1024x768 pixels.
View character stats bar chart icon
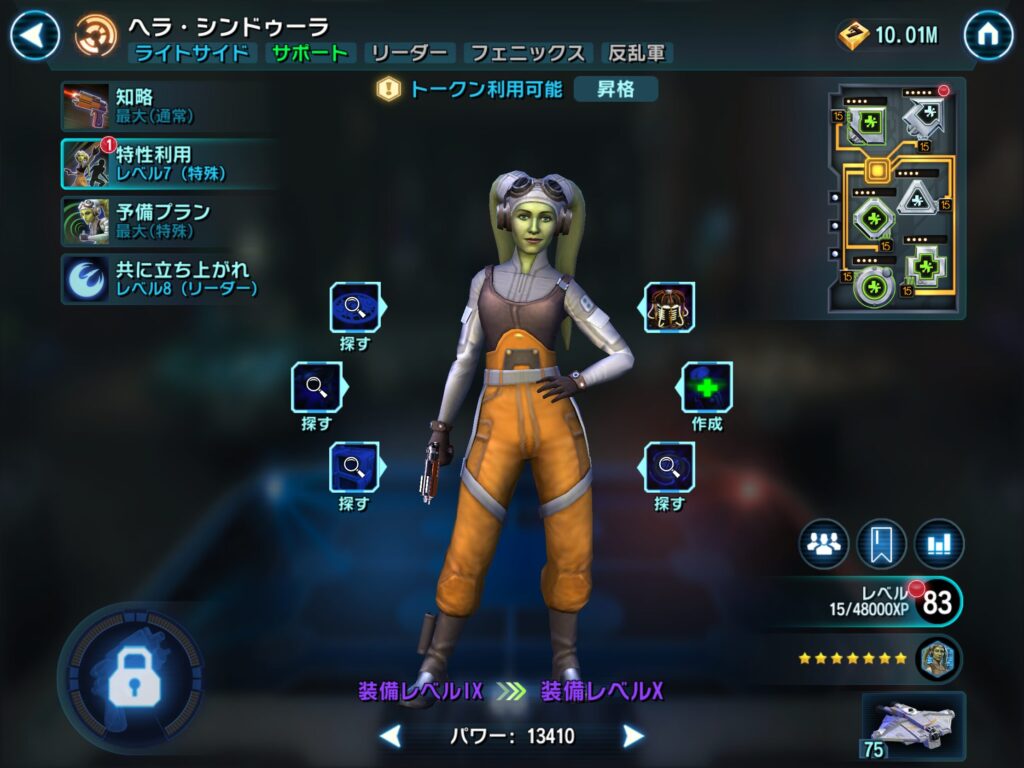click(x=938, y=544)
